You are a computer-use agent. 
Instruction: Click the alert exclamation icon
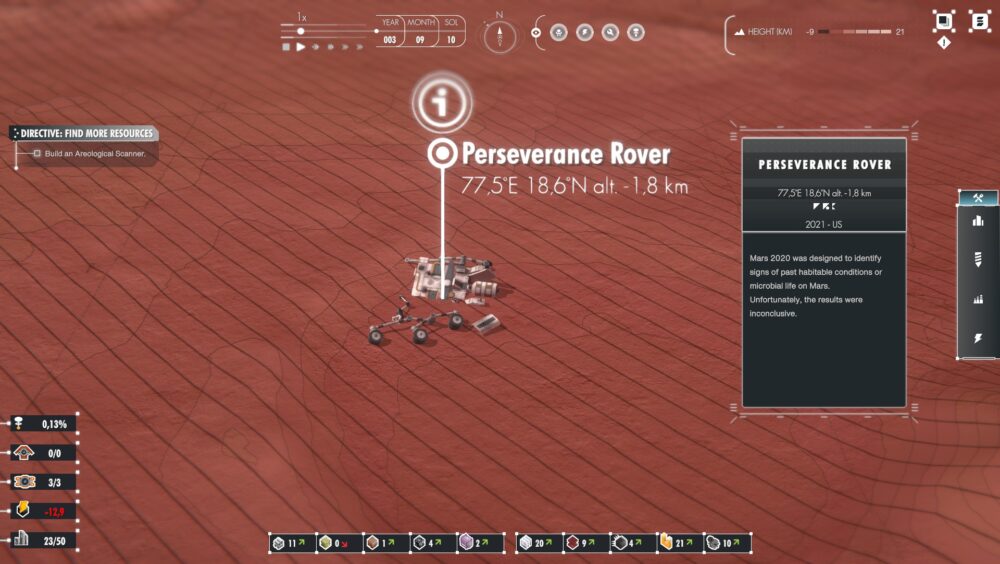pos(943,42)
